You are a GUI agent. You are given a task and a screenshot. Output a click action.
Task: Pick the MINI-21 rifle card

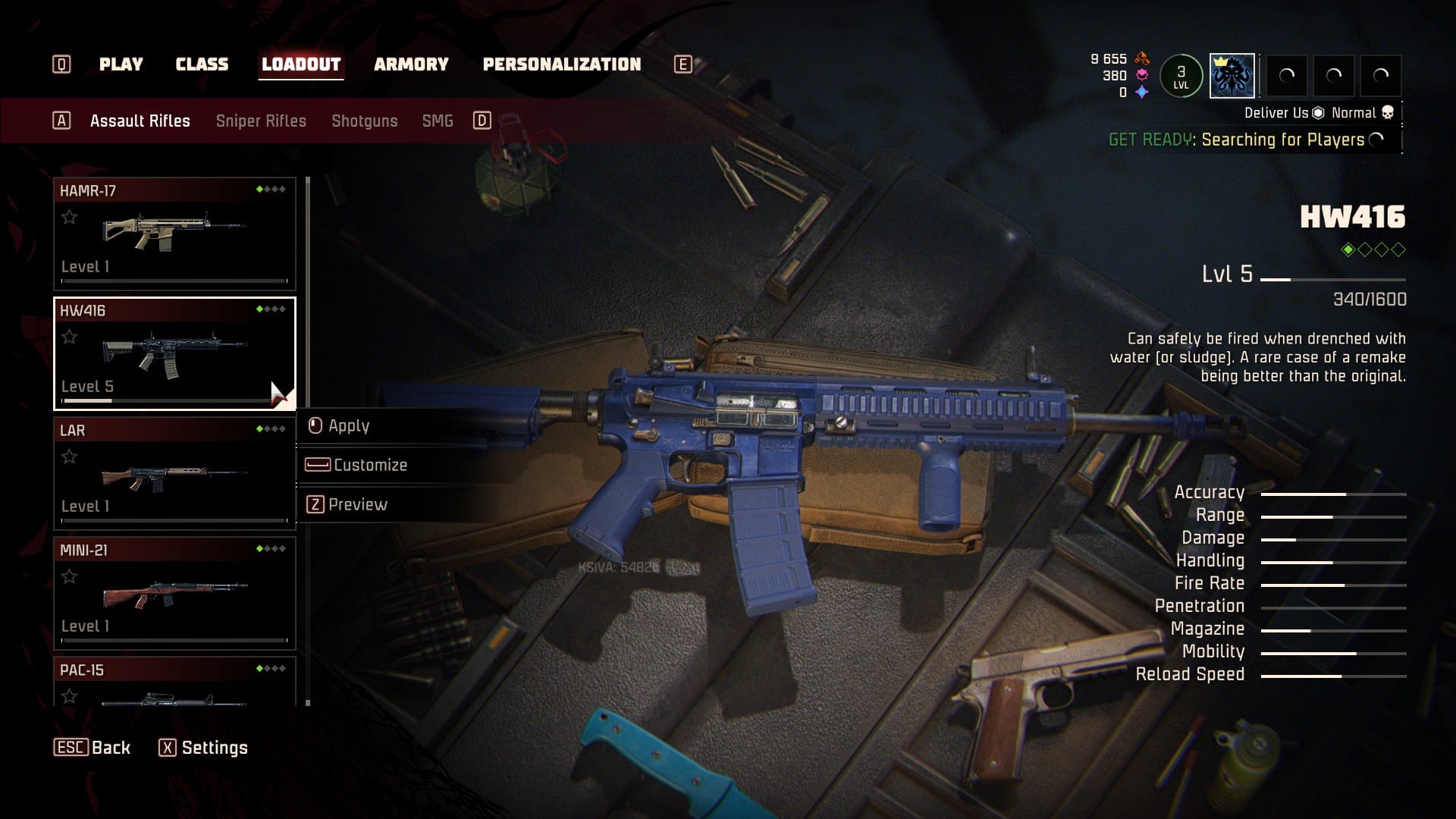(x=174, y=592)
